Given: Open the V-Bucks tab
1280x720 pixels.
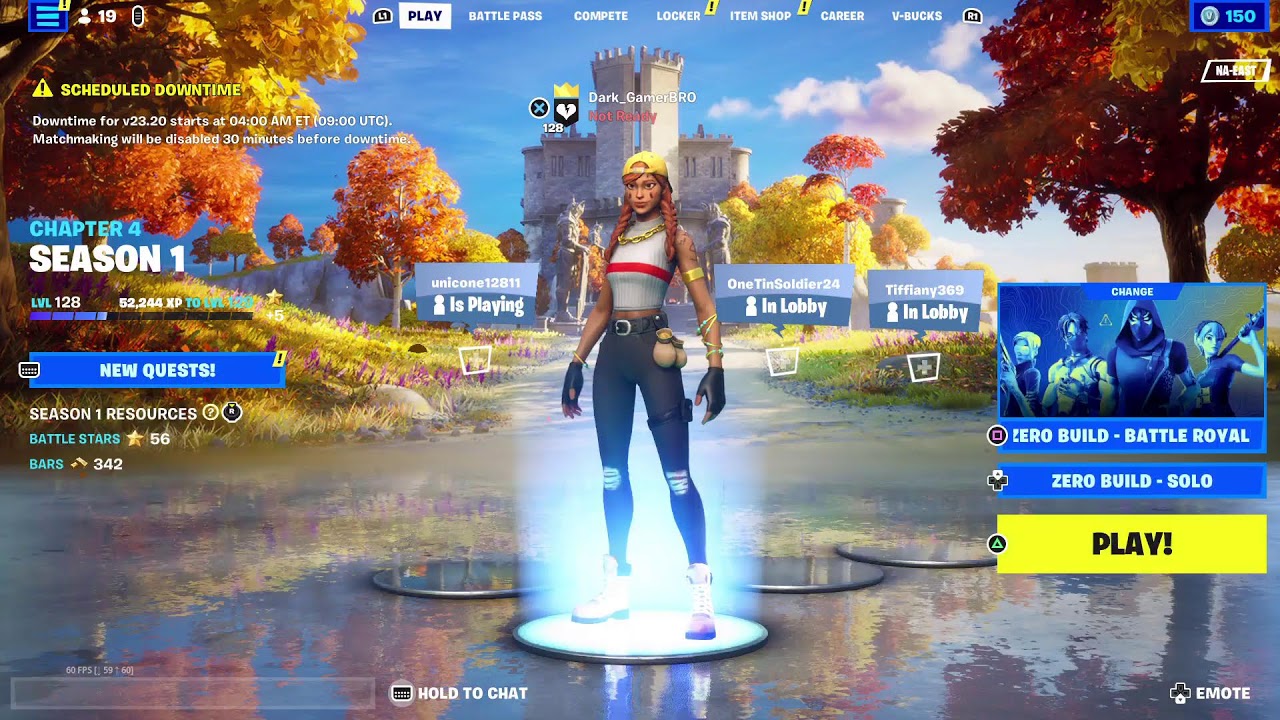Looking at the screenshot, I should 917,16.
